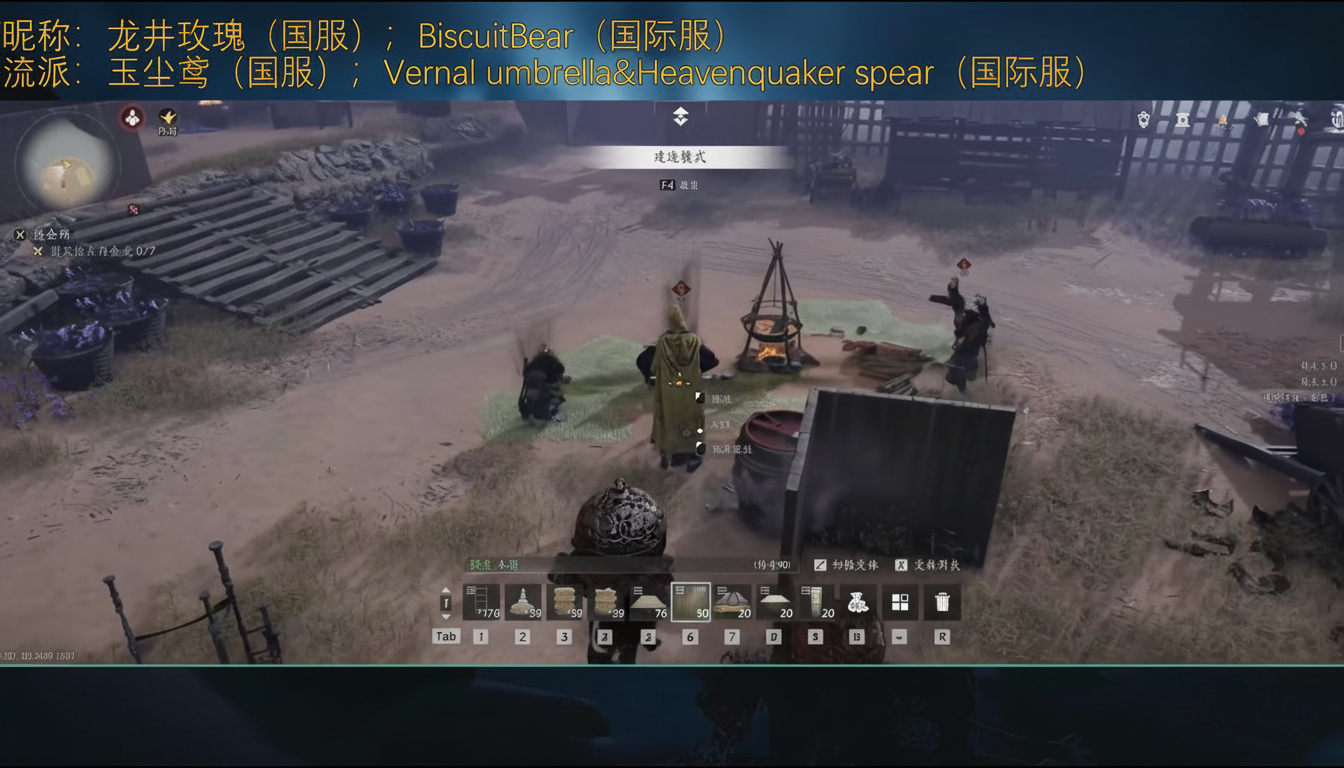Collapse the hotbar list using the down arrow
The height and width of the screenshot is (768, 1344).
pyautogui.click(x=446, y=619)
